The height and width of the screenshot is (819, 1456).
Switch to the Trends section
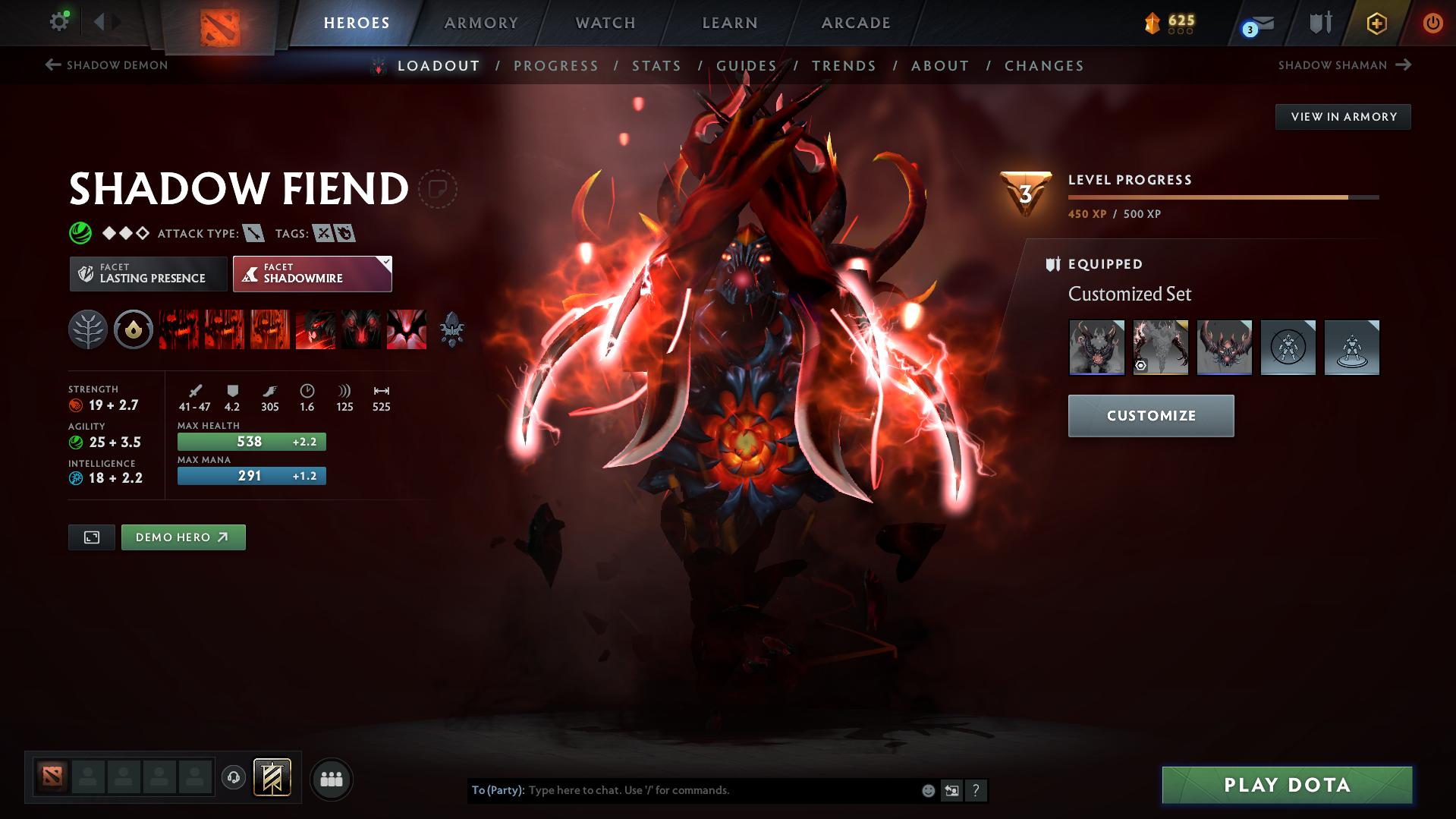pyautogui.click(x=844, y=66)
